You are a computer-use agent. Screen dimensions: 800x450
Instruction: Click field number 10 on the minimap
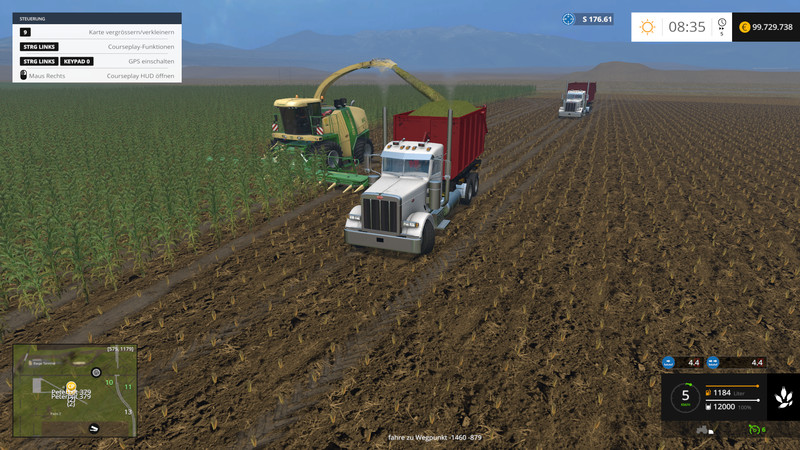coord(109,382)
